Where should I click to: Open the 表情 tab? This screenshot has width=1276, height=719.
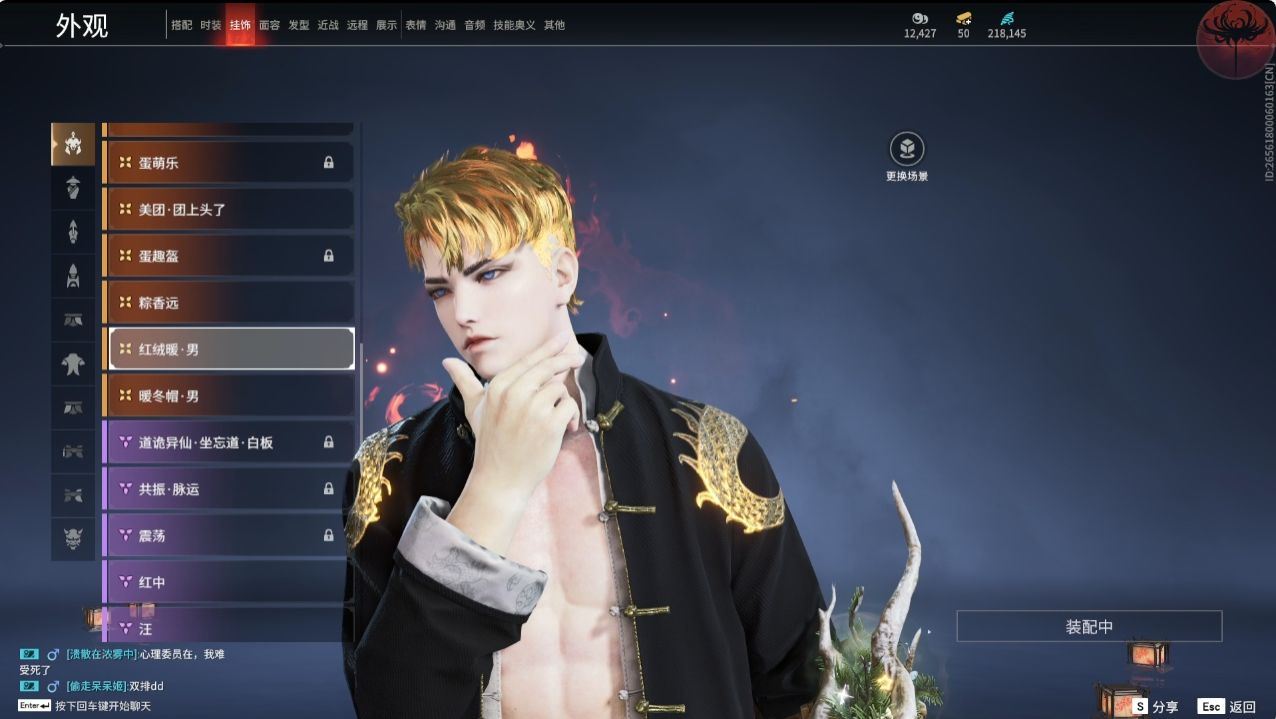pos(415,25)
